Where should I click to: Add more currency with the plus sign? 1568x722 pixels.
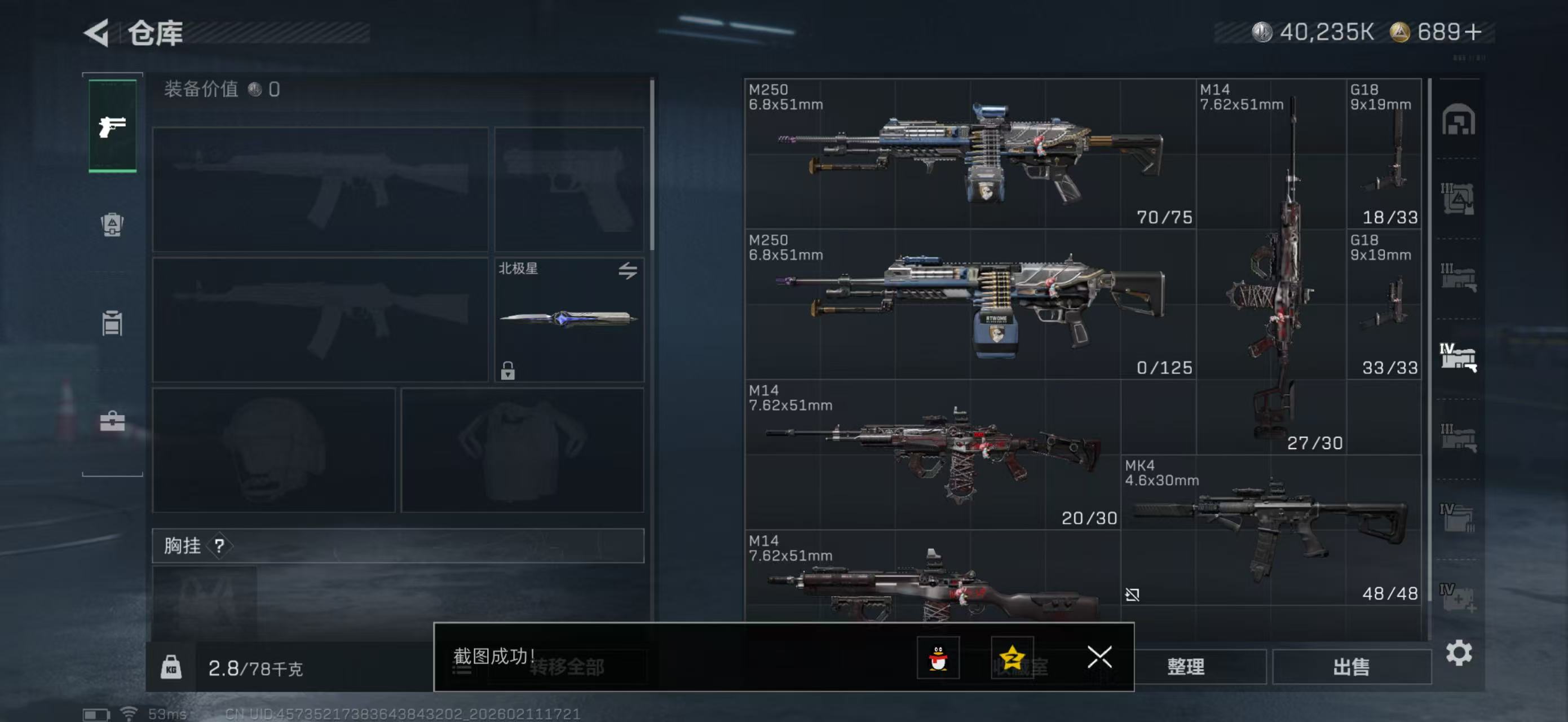pos(1474,32)
